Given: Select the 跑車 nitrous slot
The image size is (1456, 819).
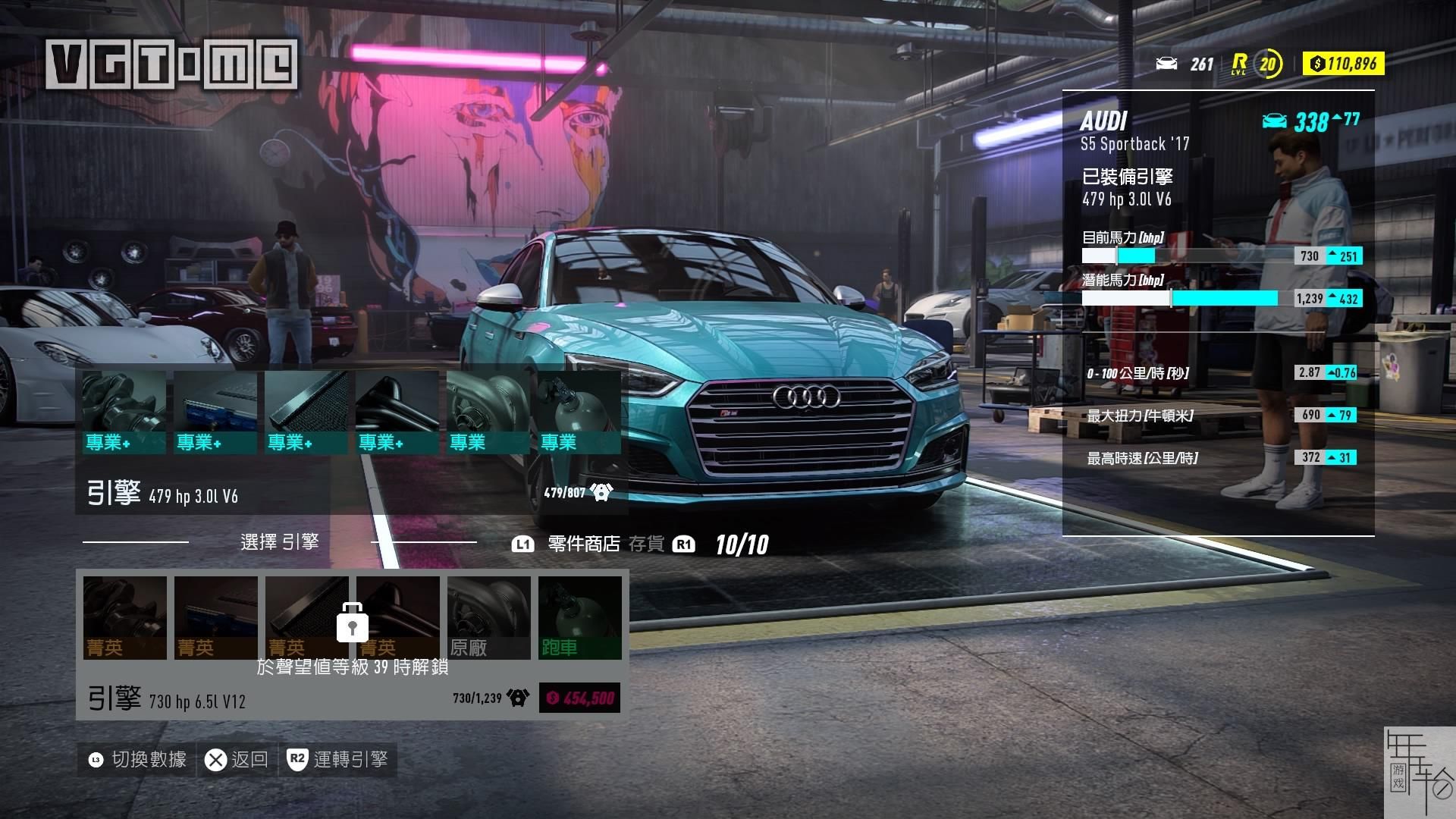Looking at the screenshot, I should coord(580,617).
